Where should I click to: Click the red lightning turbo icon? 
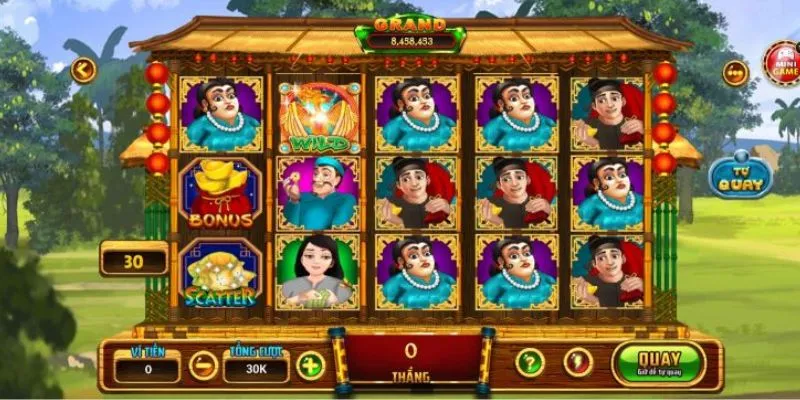click(x=575, y=362)
